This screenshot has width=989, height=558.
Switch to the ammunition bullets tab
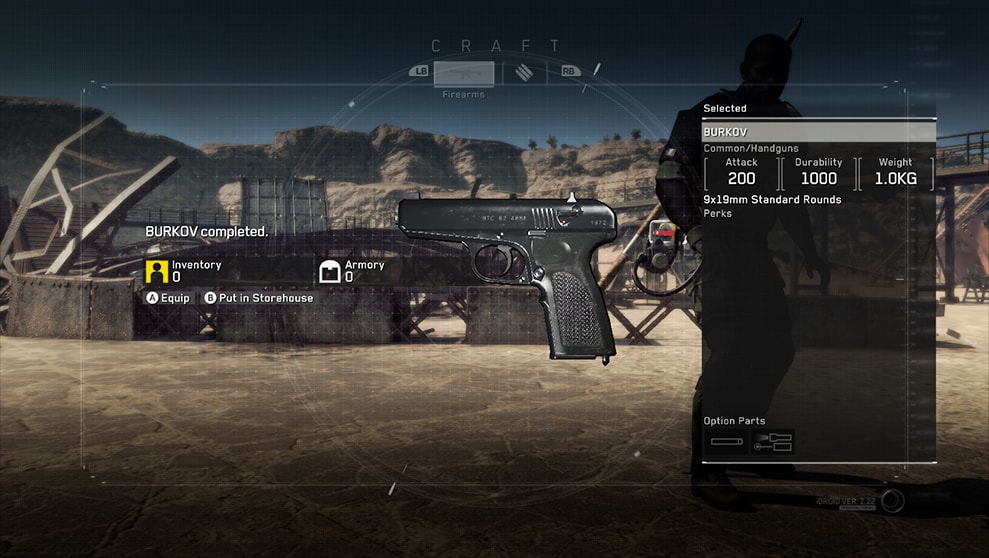525,72
